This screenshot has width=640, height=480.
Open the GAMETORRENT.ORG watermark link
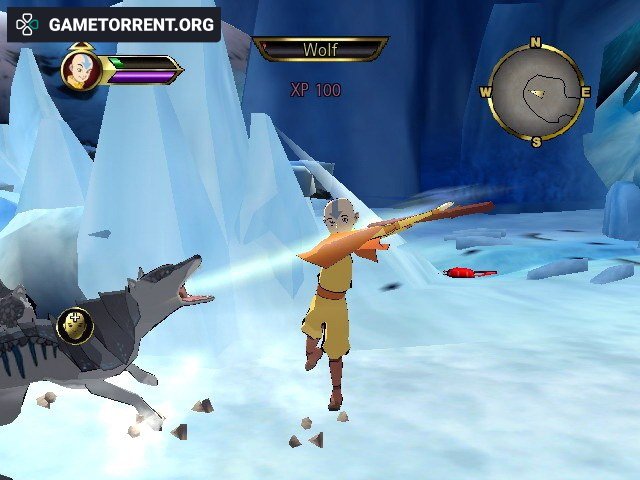113,24
